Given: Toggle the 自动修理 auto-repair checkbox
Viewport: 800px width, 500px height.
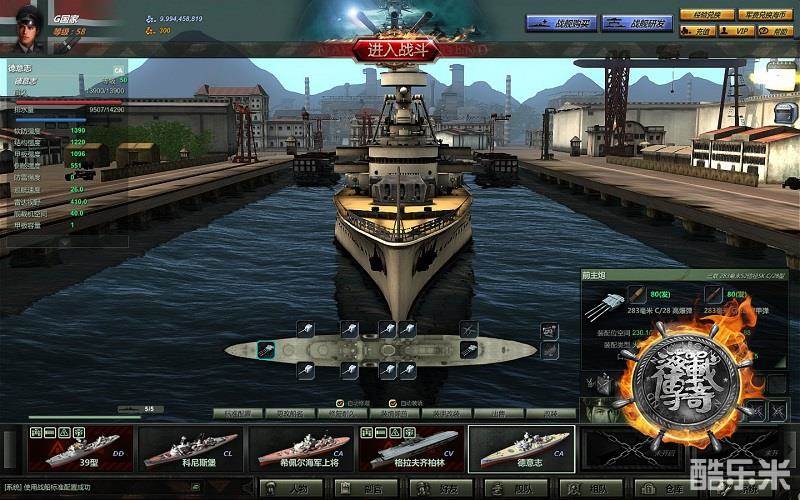Looking at the screenshot, I should tap(338, 402).
